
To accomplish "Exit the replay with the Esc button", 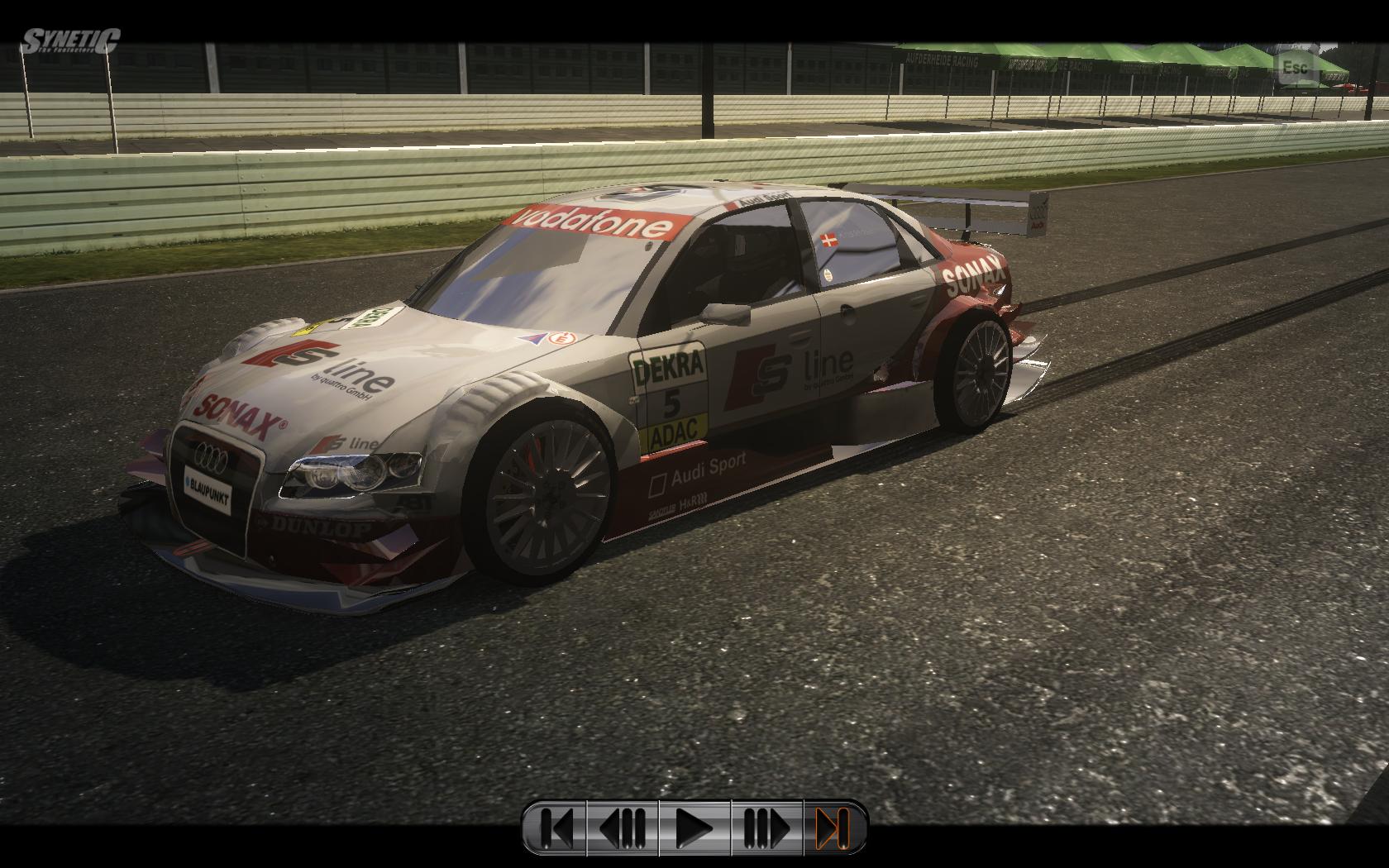I will click(1295, 66).
